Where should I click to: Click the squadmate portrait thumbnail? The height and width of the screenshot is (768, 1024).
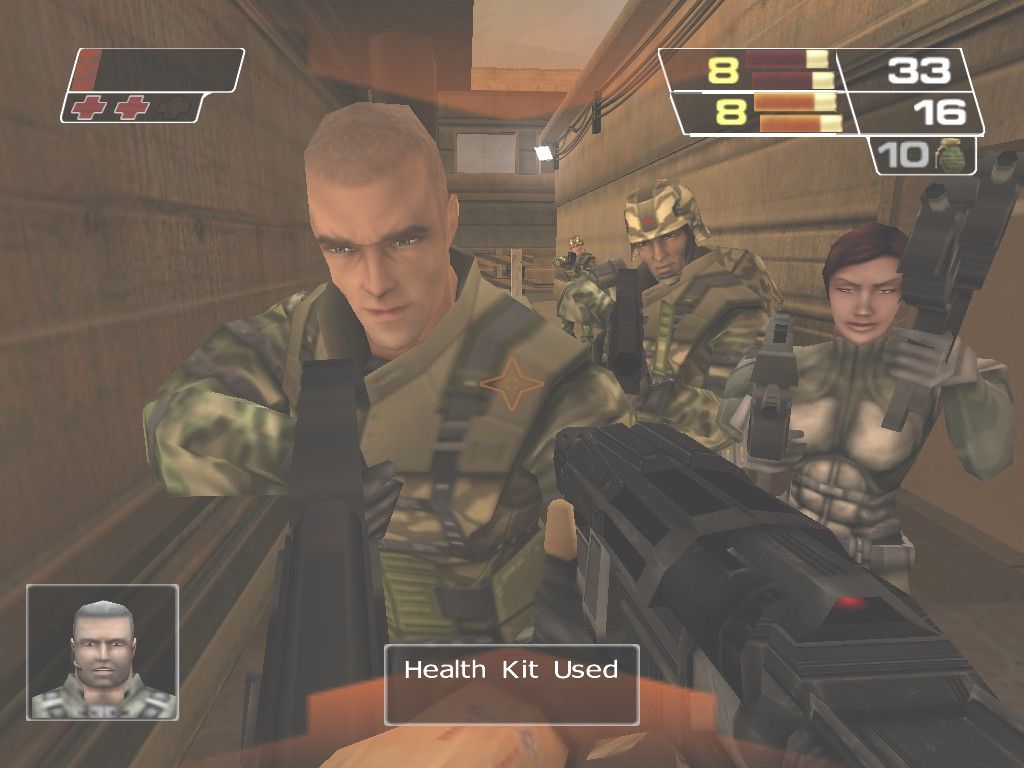tap(103, 652)
